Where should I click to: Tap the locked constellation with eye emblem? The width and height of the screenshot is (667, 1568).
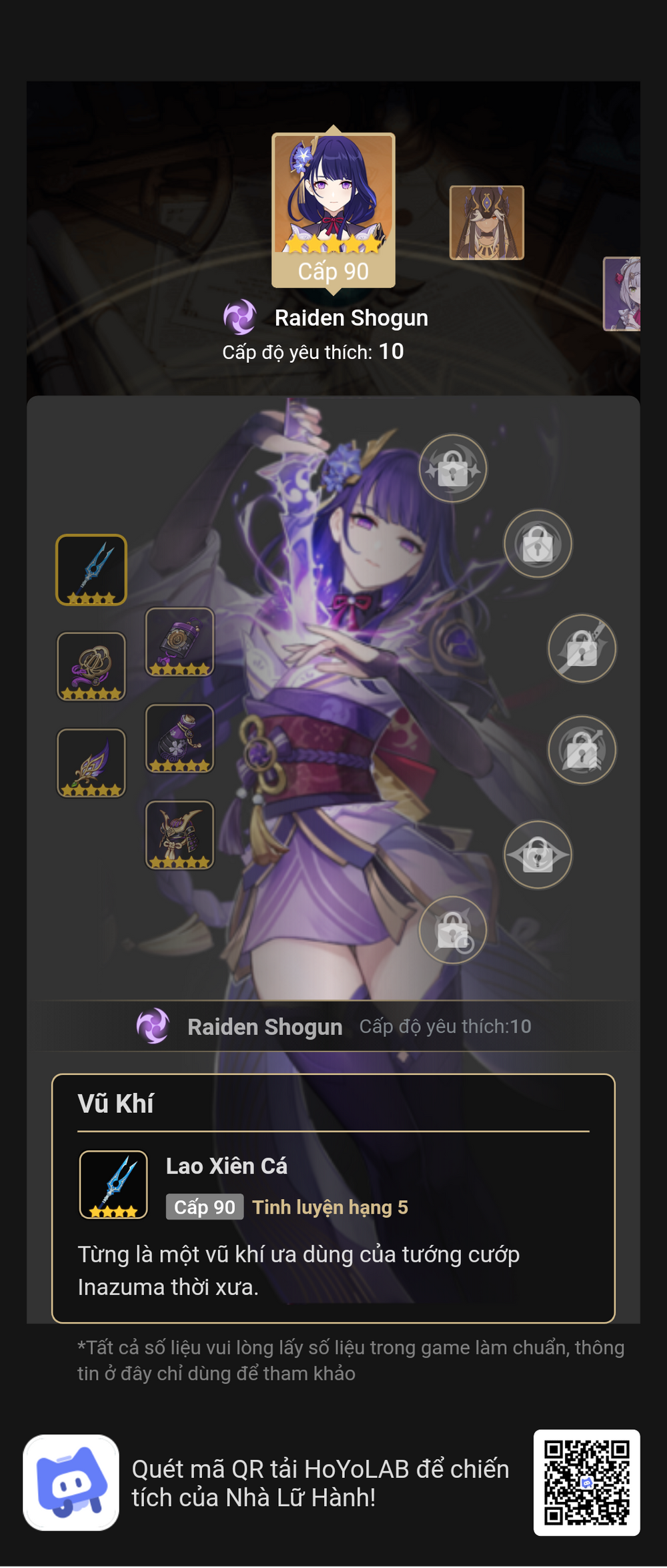click(538, 855)
